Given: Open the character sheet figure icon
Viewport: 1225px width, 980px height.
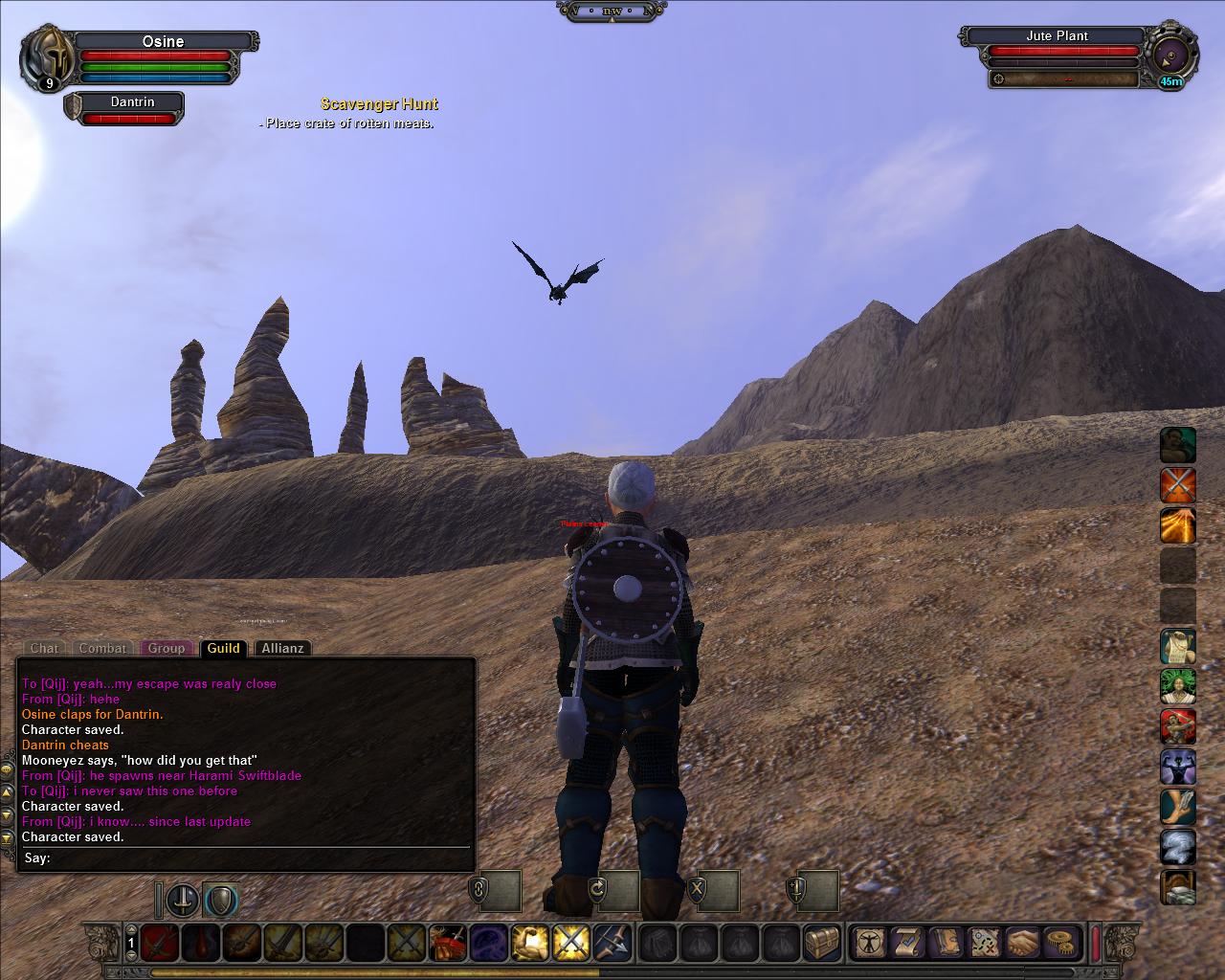Looking at the screenshot, I should (868, 943).
